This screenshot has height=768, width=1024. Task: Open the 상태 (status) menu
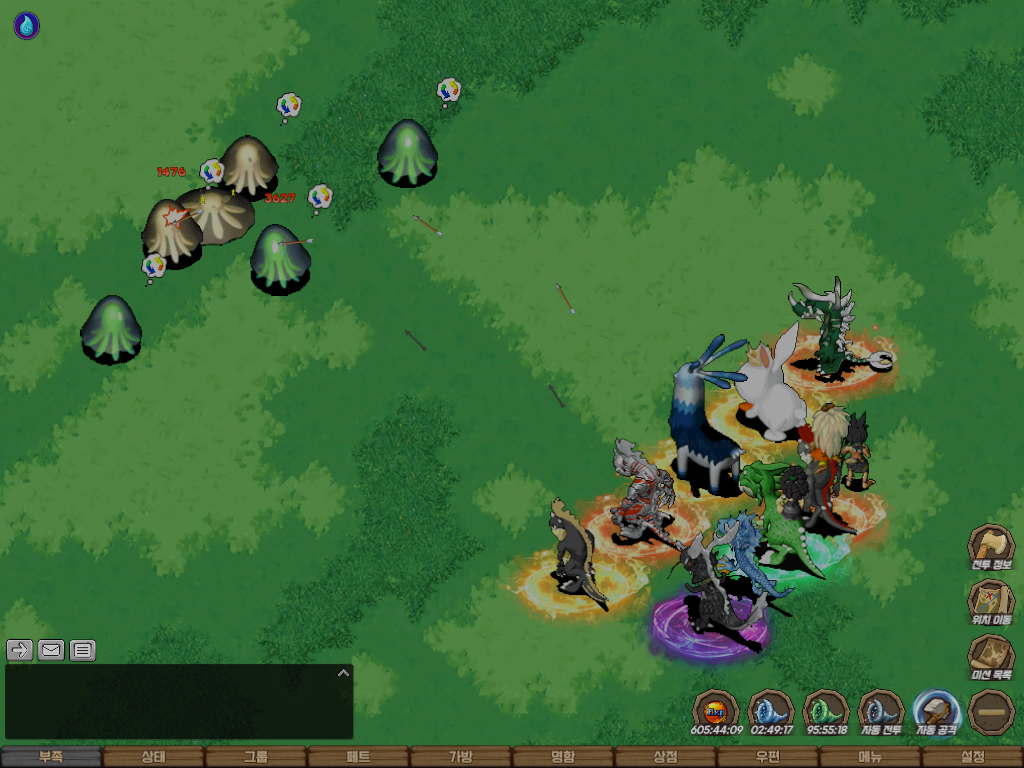coord(153,757)
